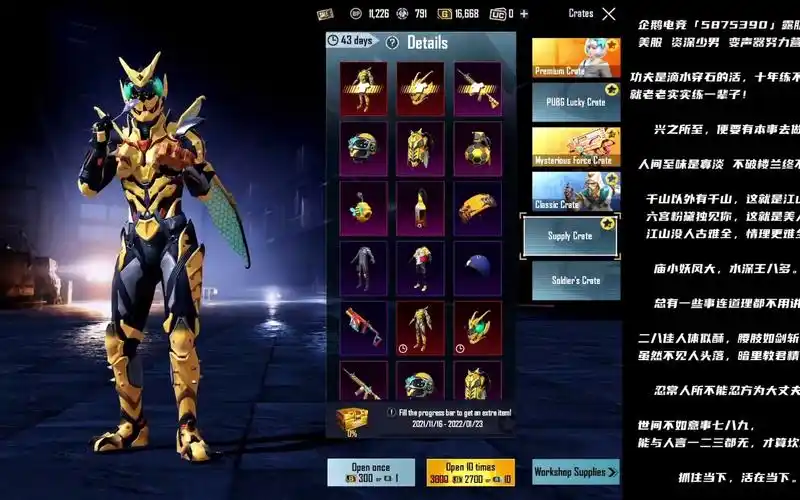Choose the Classic Crate tab
Image resolution: width=800 pixels, height=500 pixels.
pyautogui.click(x=575, y=191)
